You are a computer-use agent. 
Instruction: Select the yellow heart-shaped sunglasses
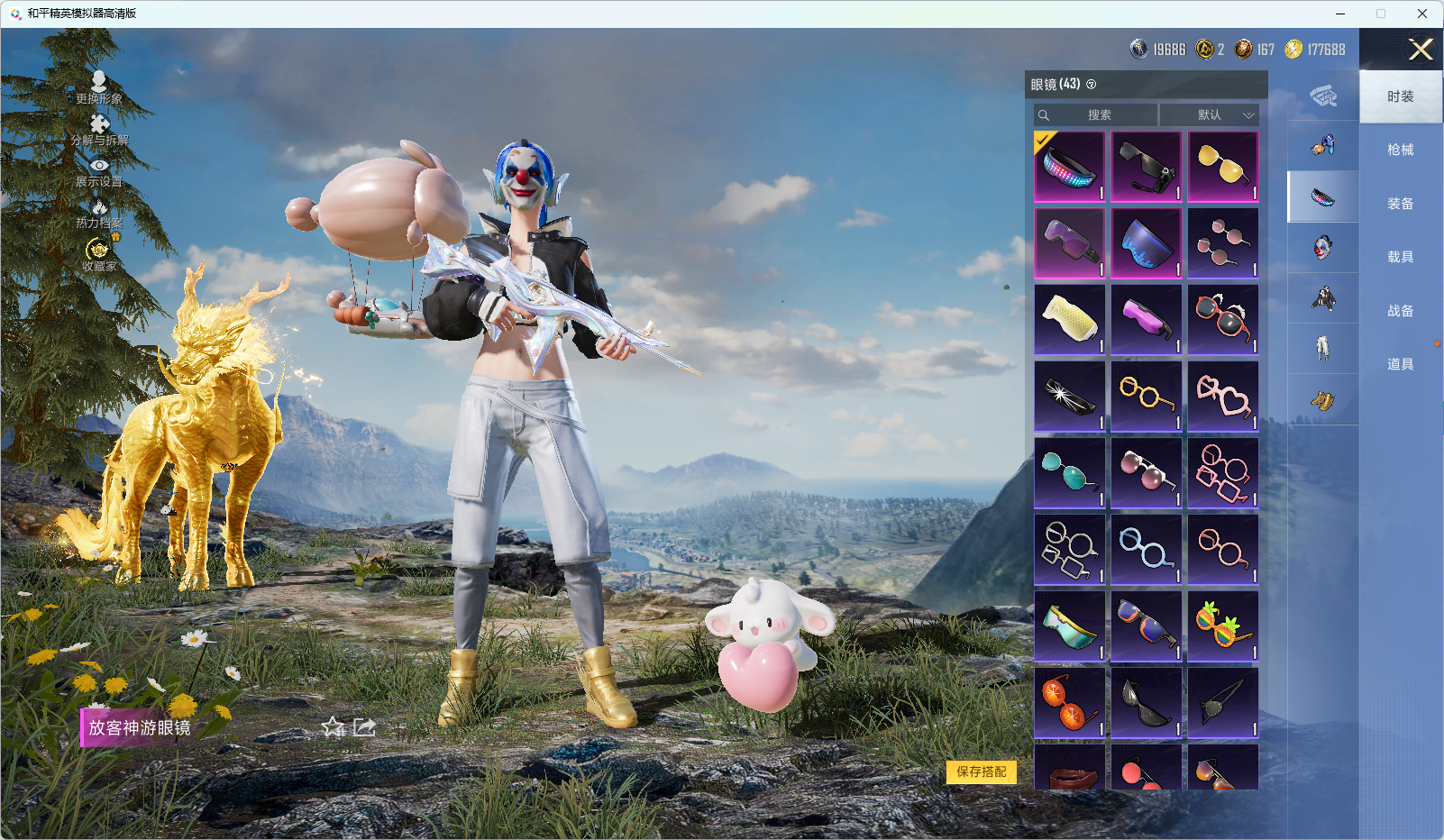pyautogui.click(x=1223, y=167)
